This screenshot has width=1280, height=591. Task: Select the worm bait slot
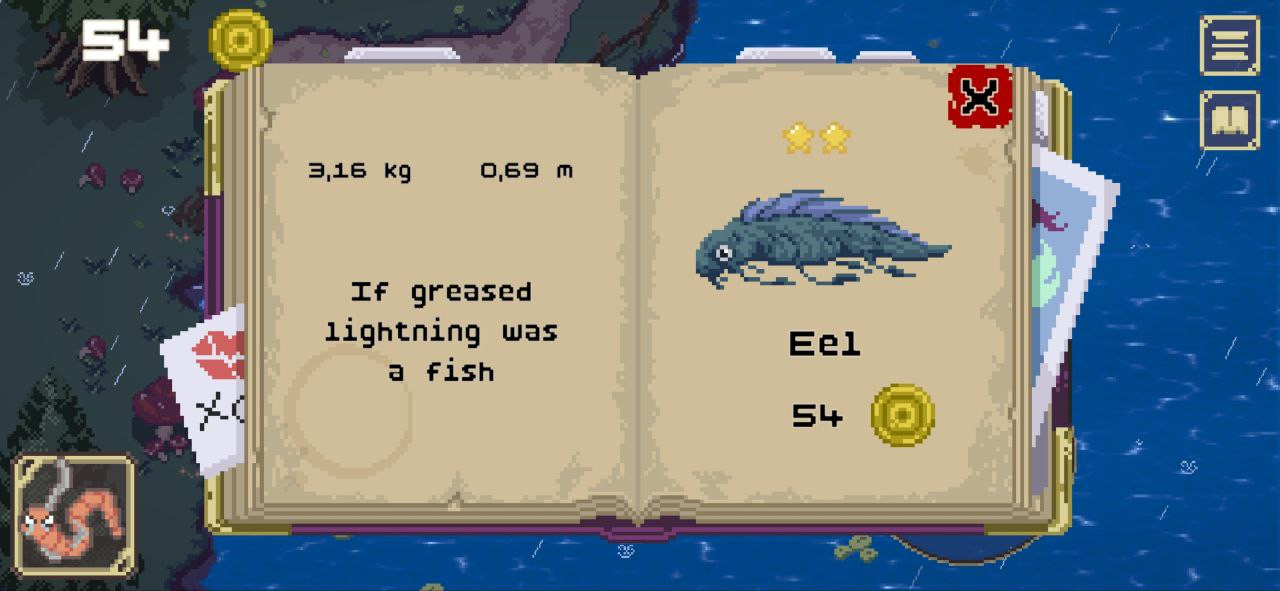tap(74, 515)
